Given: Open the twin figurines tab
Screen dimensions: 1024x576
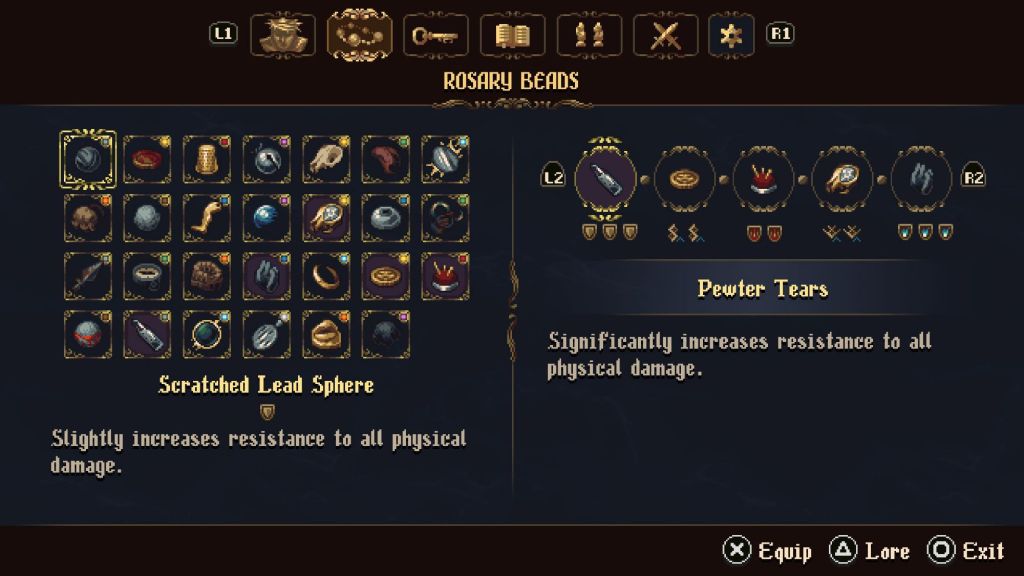Looking at the screenshot, I should [590, 35].
